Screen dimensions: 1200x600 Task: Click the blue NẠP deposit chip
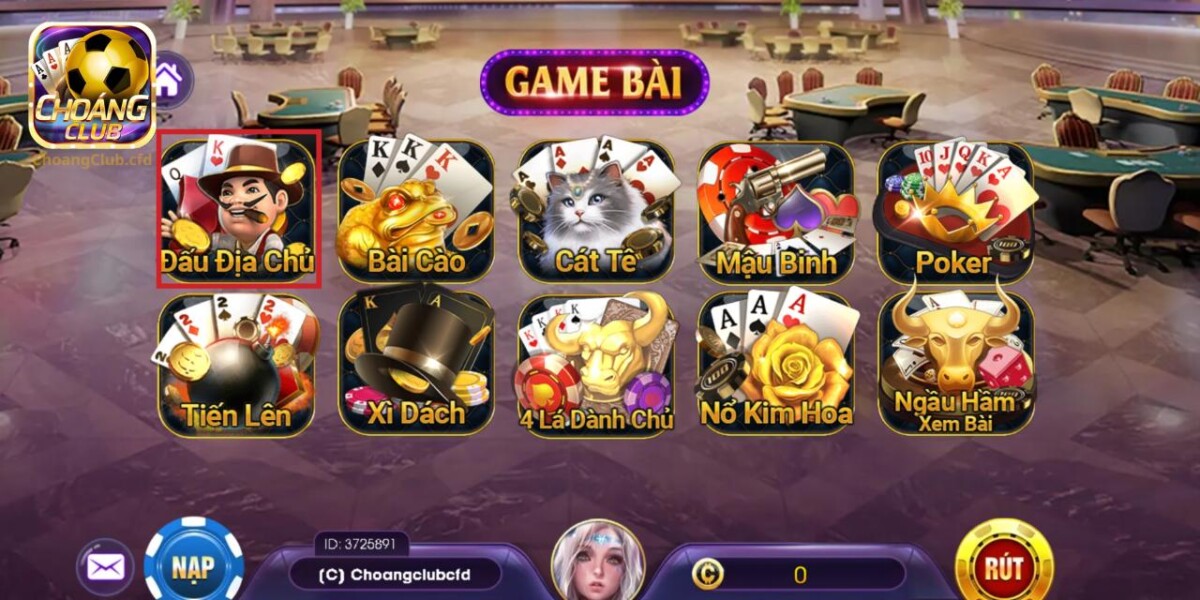pyautogui.click(x=193, y=565)
